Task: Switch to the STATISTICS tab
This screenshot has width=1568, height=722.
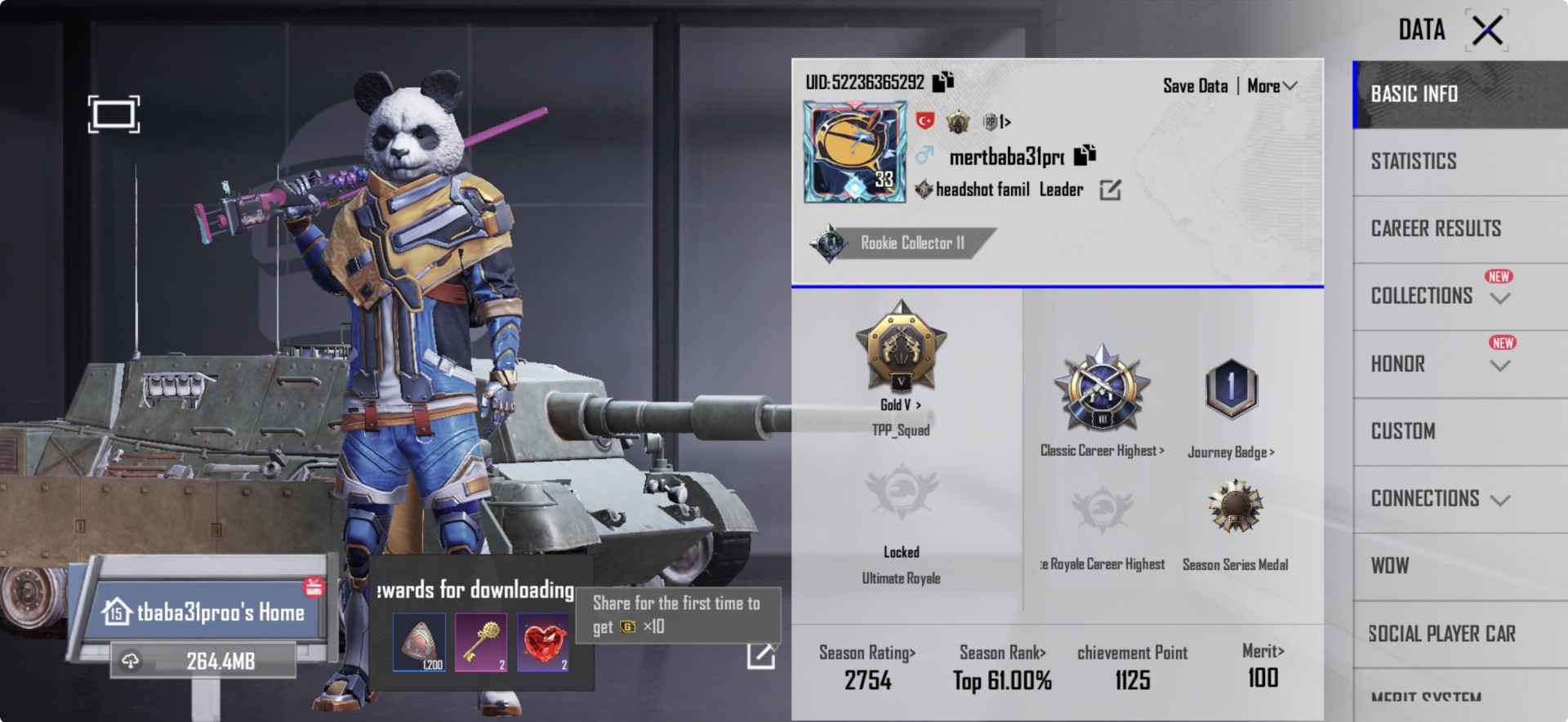Action: (x=1412, y=161)
